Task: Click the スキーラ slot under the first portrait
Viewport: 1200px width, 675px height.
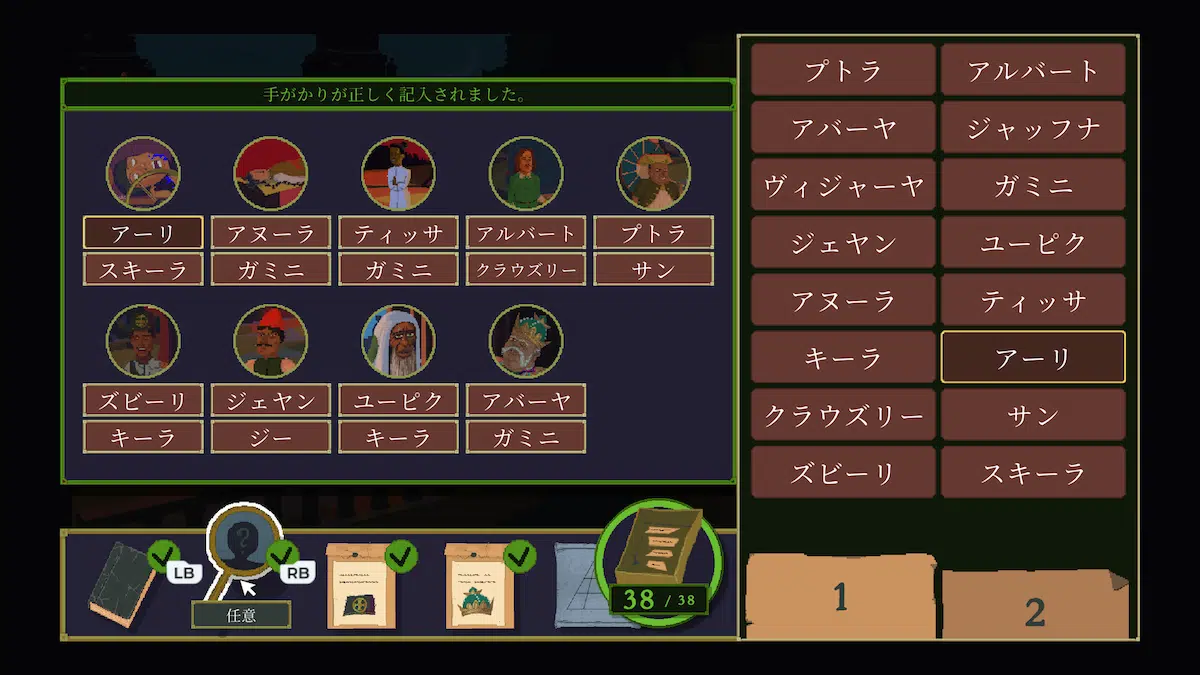Action: tap(143, 269)
